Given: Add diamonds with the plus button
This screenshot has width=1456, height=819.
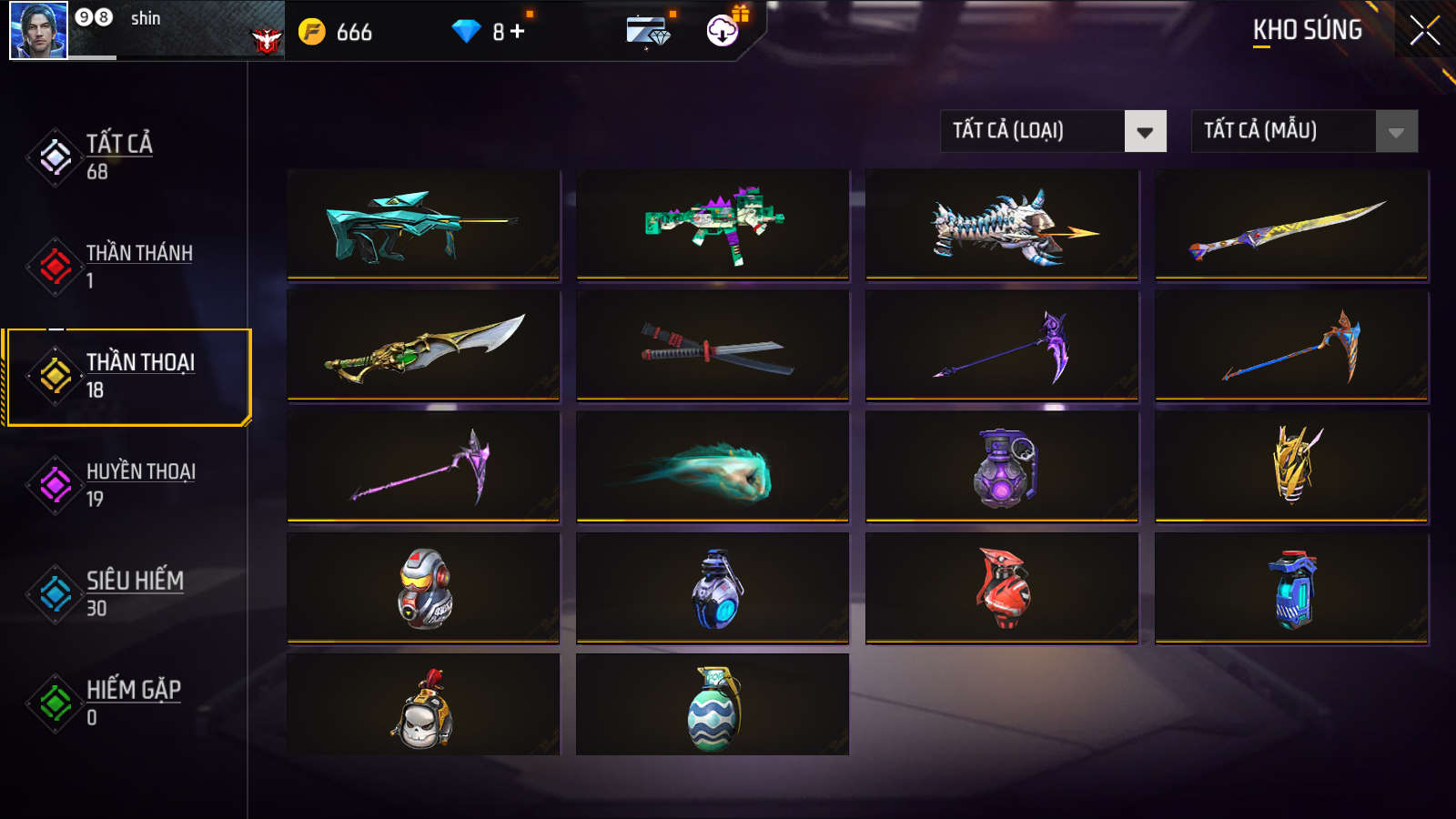Looking at the screenshot, I should pyautogui.click(x=518, y=32).
